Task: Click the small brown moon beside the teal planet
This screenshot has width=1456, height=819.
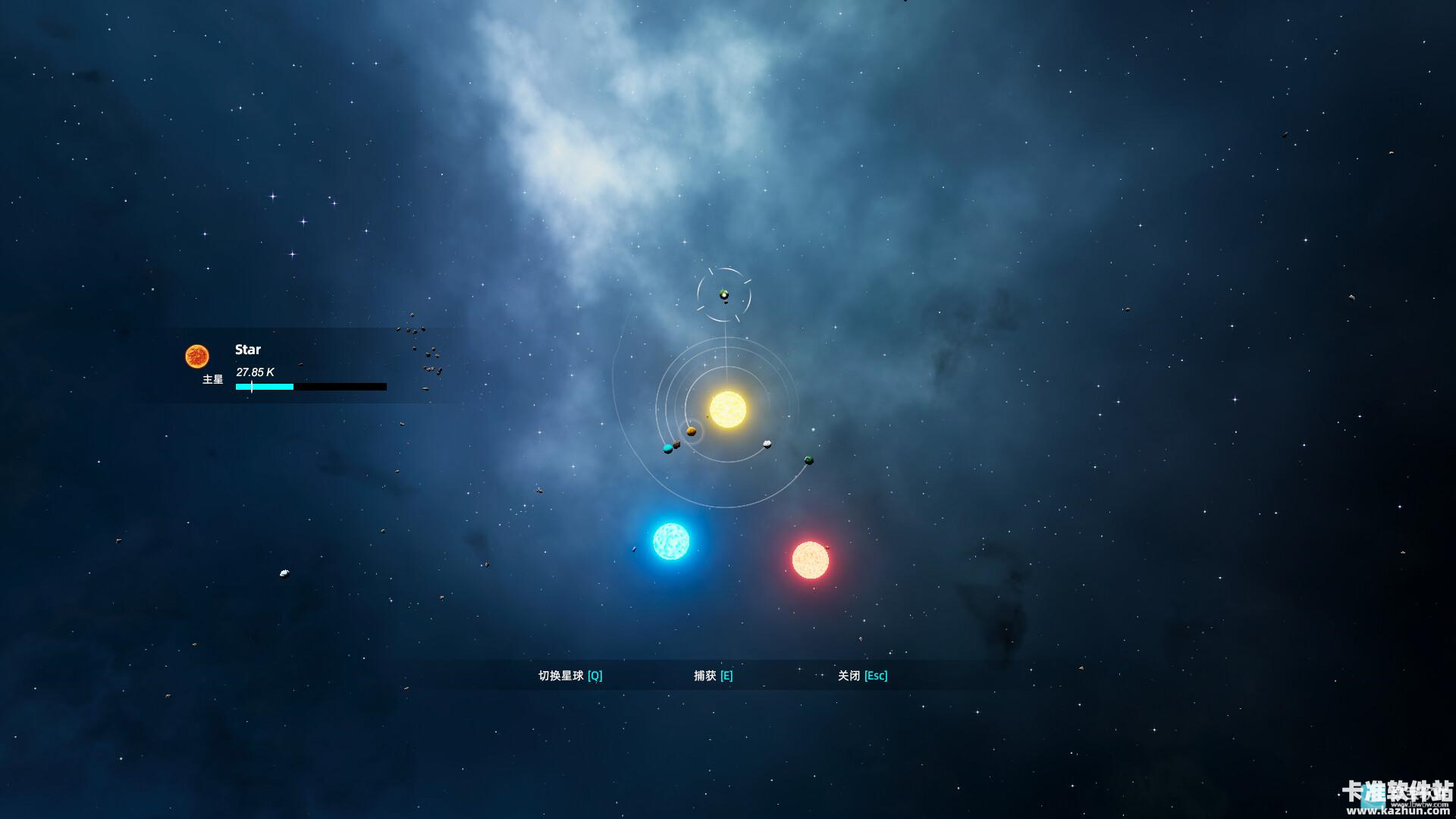Action: coord(676,444)
